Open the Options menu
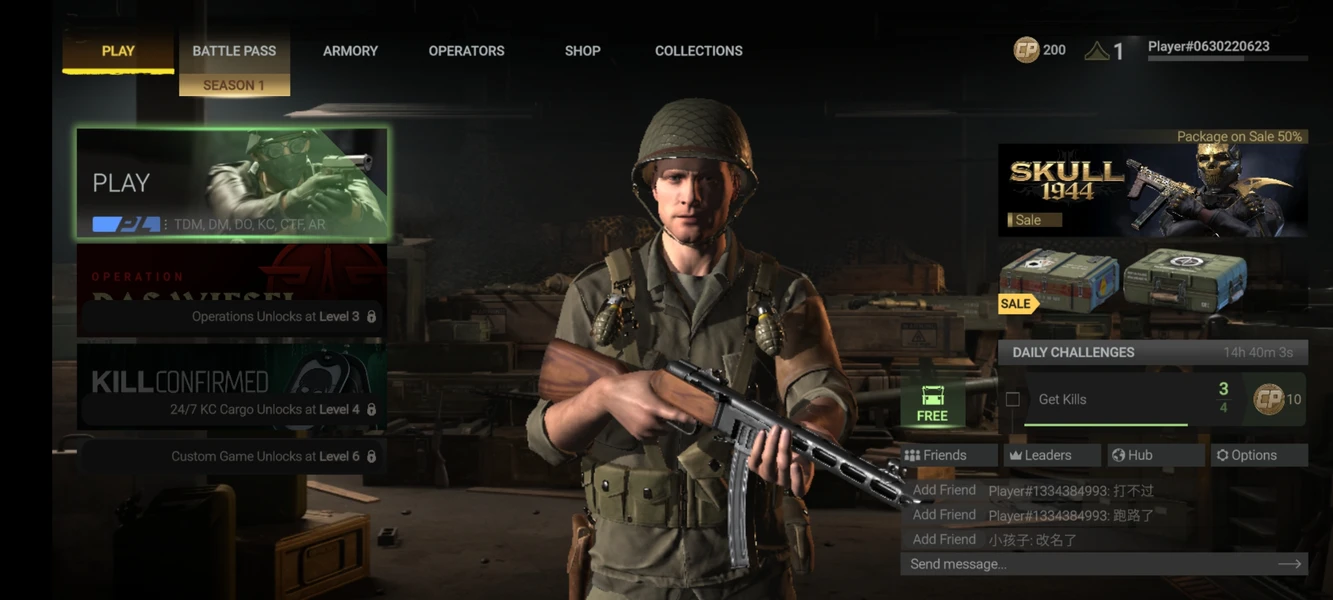 [x=1258, y=455]
